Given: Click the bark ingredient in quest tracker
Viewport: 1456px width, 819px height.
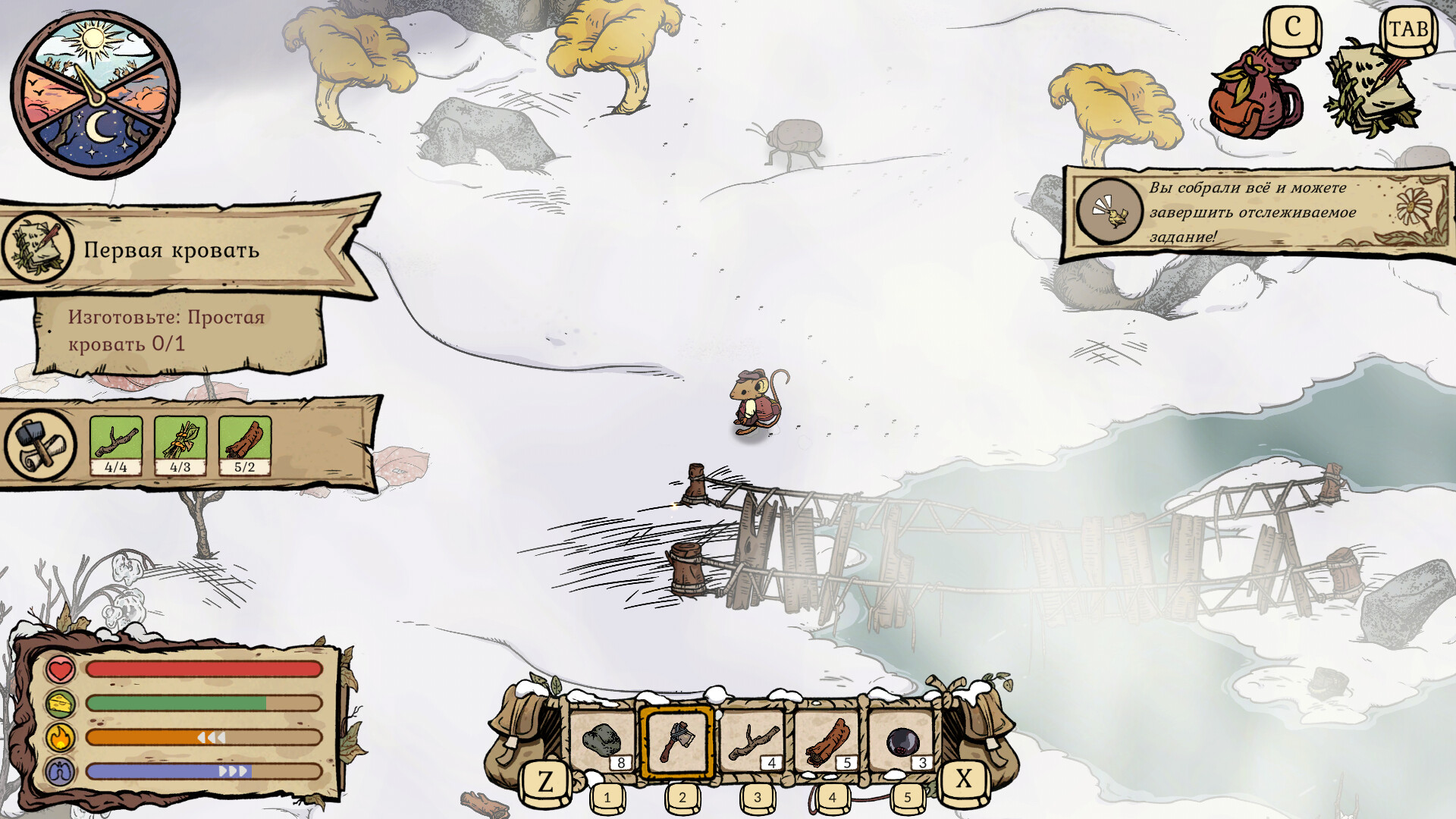Looking at the screenshot, I should point(245,445).
